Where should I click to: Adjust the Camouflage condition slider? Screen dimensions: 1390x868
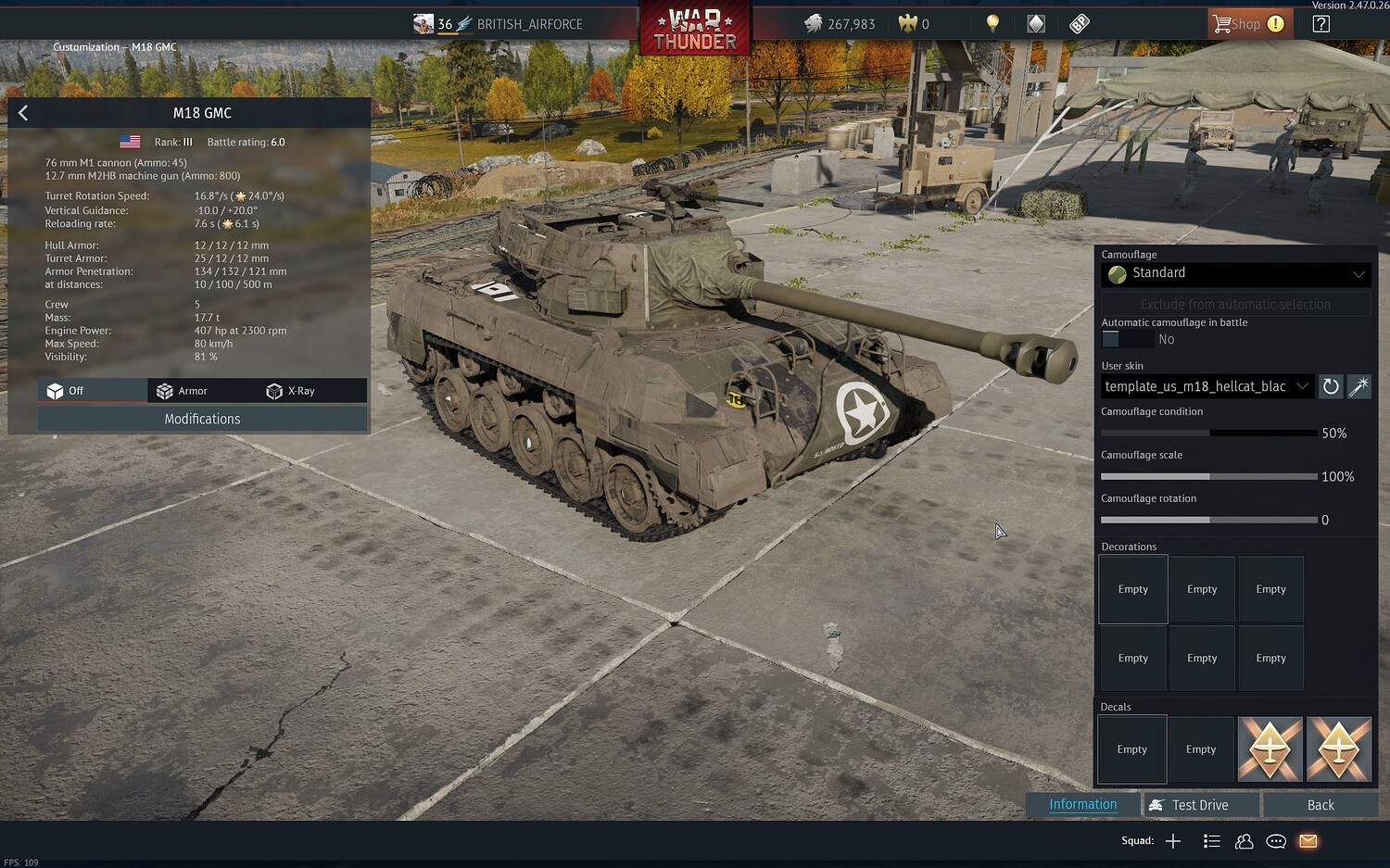1209,433
